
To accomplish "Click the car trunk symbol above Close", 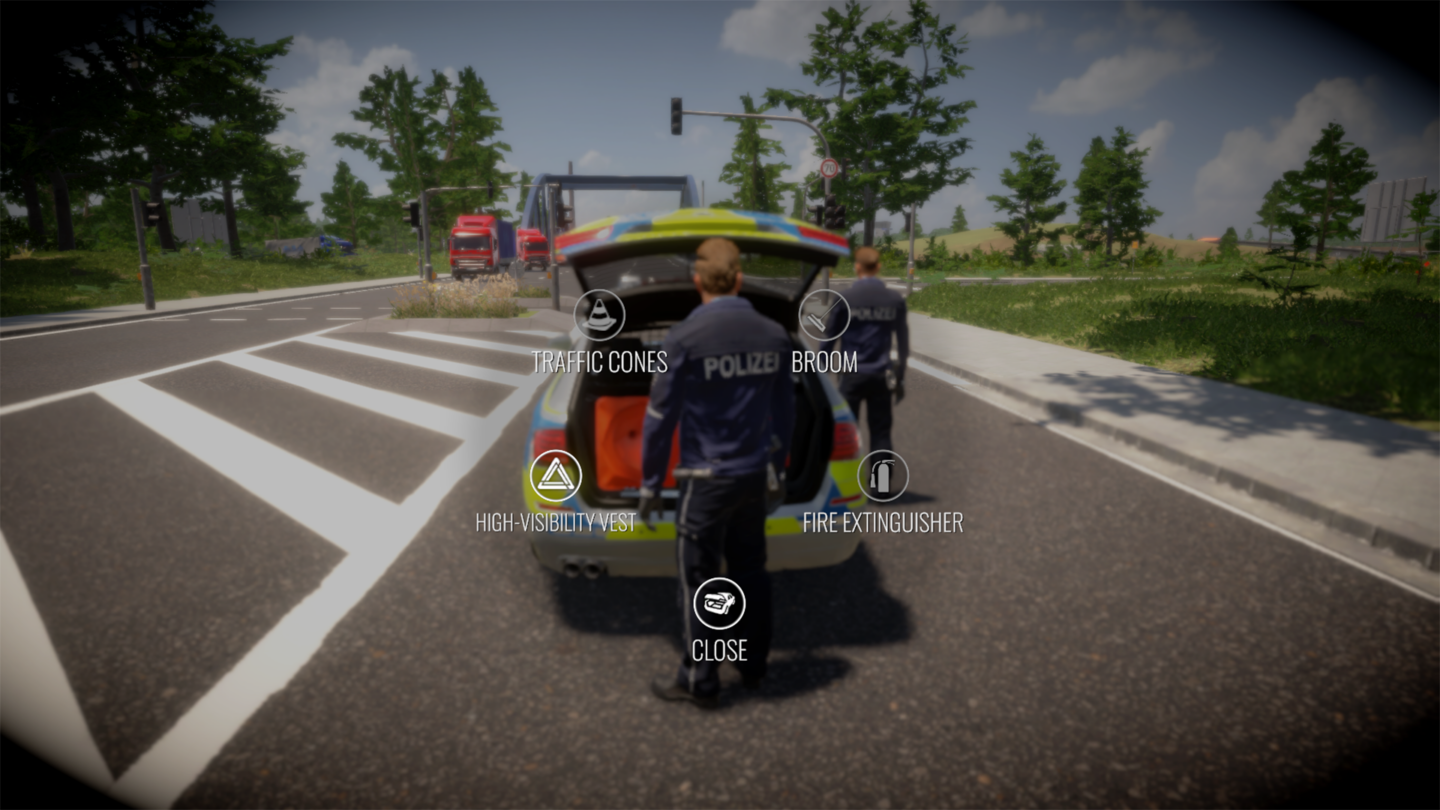I will pos(718,604).
